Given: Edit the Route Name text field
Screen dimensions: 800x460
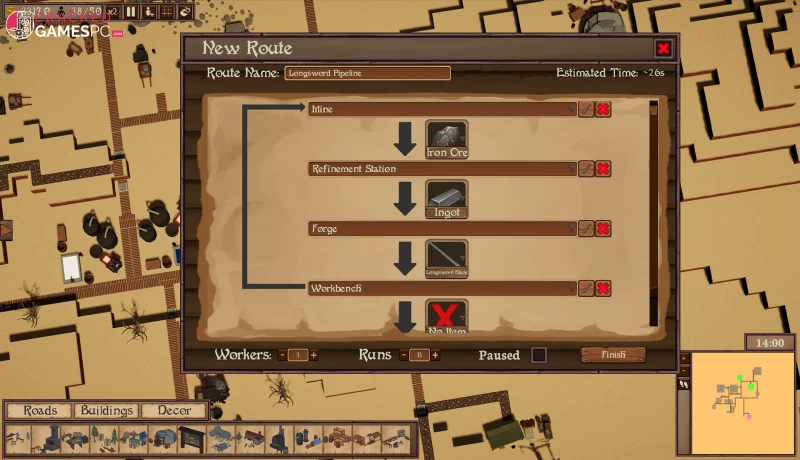Looking at the screenshot, I should pyautogui.click(x=367, y=73).
